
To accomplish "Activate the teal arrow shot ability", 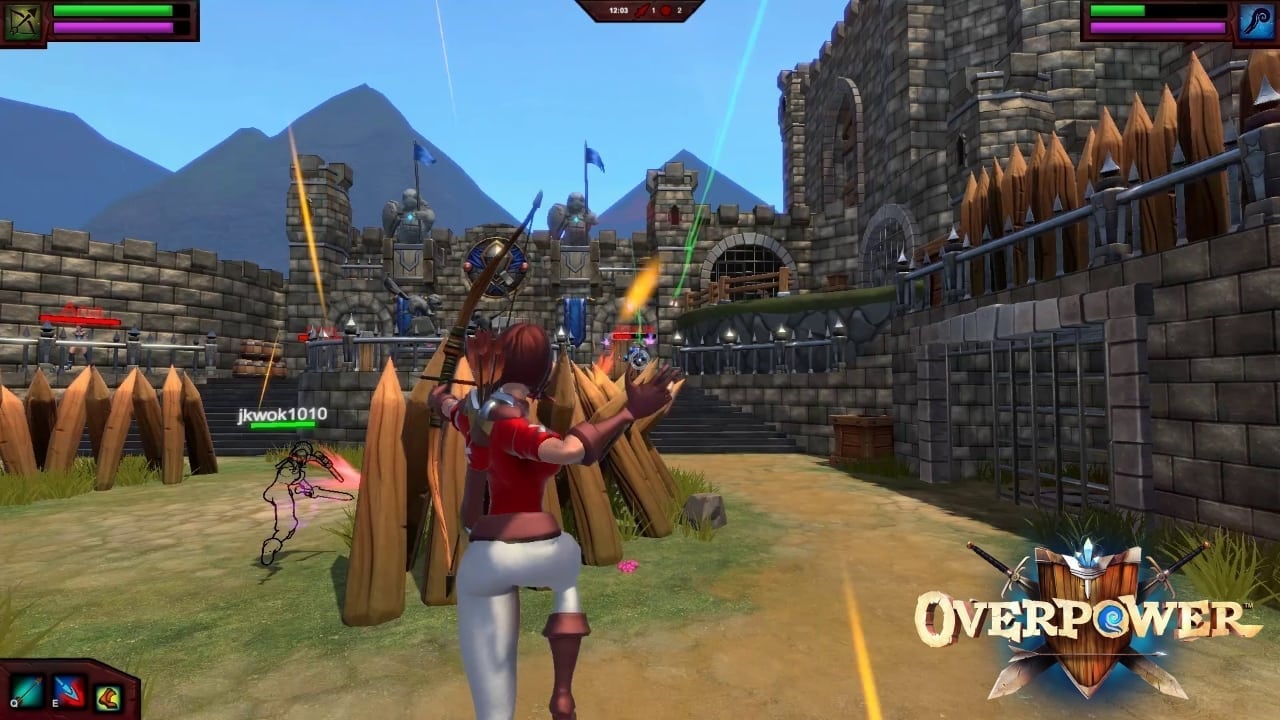I will tap(27, 692).
